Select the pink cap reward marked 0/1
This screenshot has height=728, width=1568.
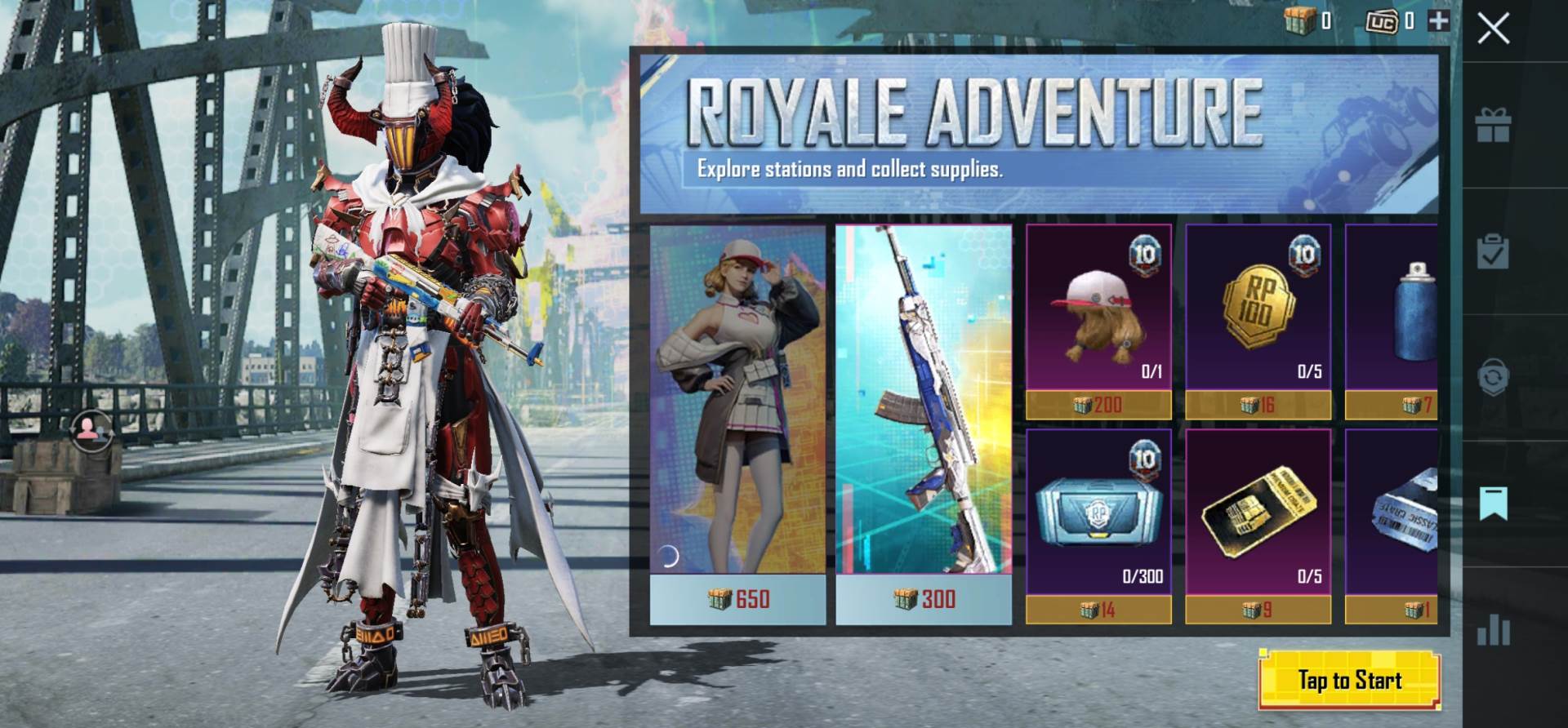(x=1098, y=318)
